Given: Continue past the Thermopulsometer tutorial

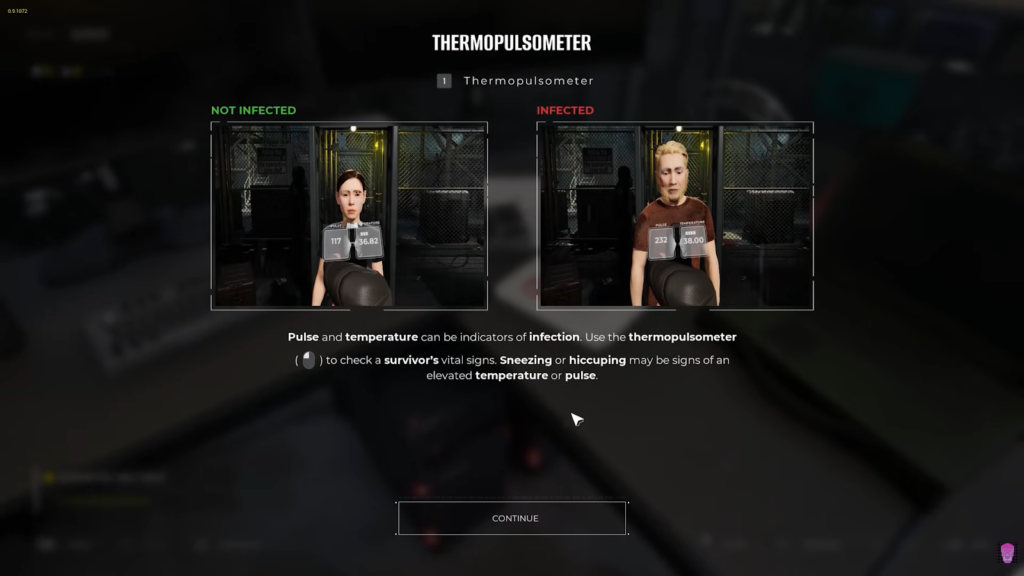Looking at the screenshot, I should point(512,518).
